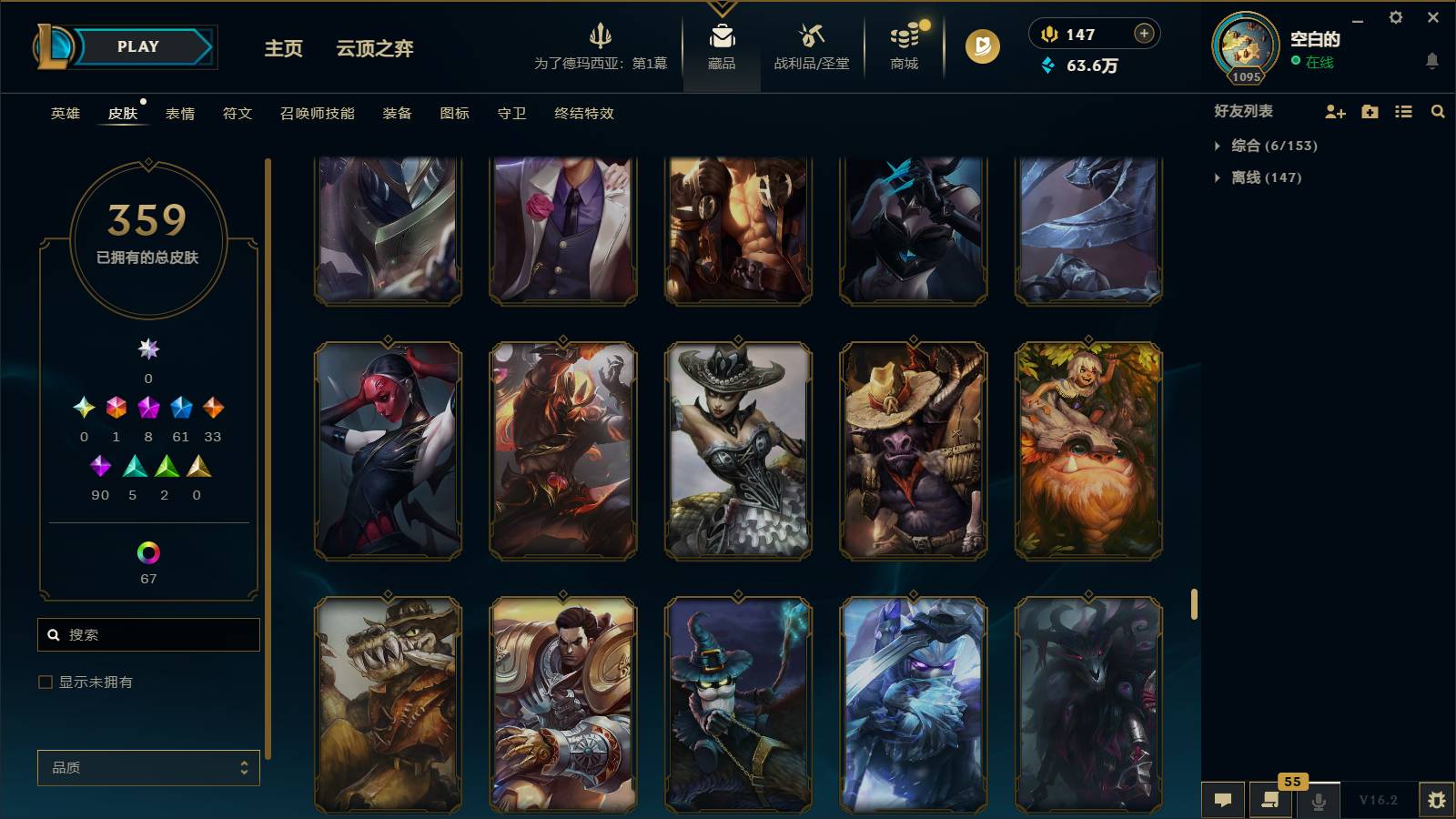Open the create friend group folder icon
The width and height of the screenshot is (1456, 819).
click(1369, 111)
